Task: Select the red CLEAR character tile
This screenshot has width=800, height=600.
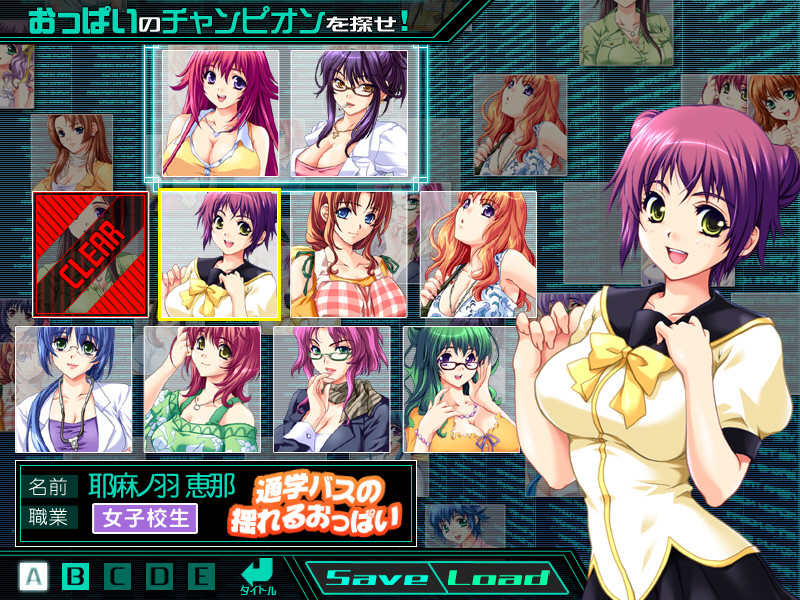Action: click(x=90, y=254)
